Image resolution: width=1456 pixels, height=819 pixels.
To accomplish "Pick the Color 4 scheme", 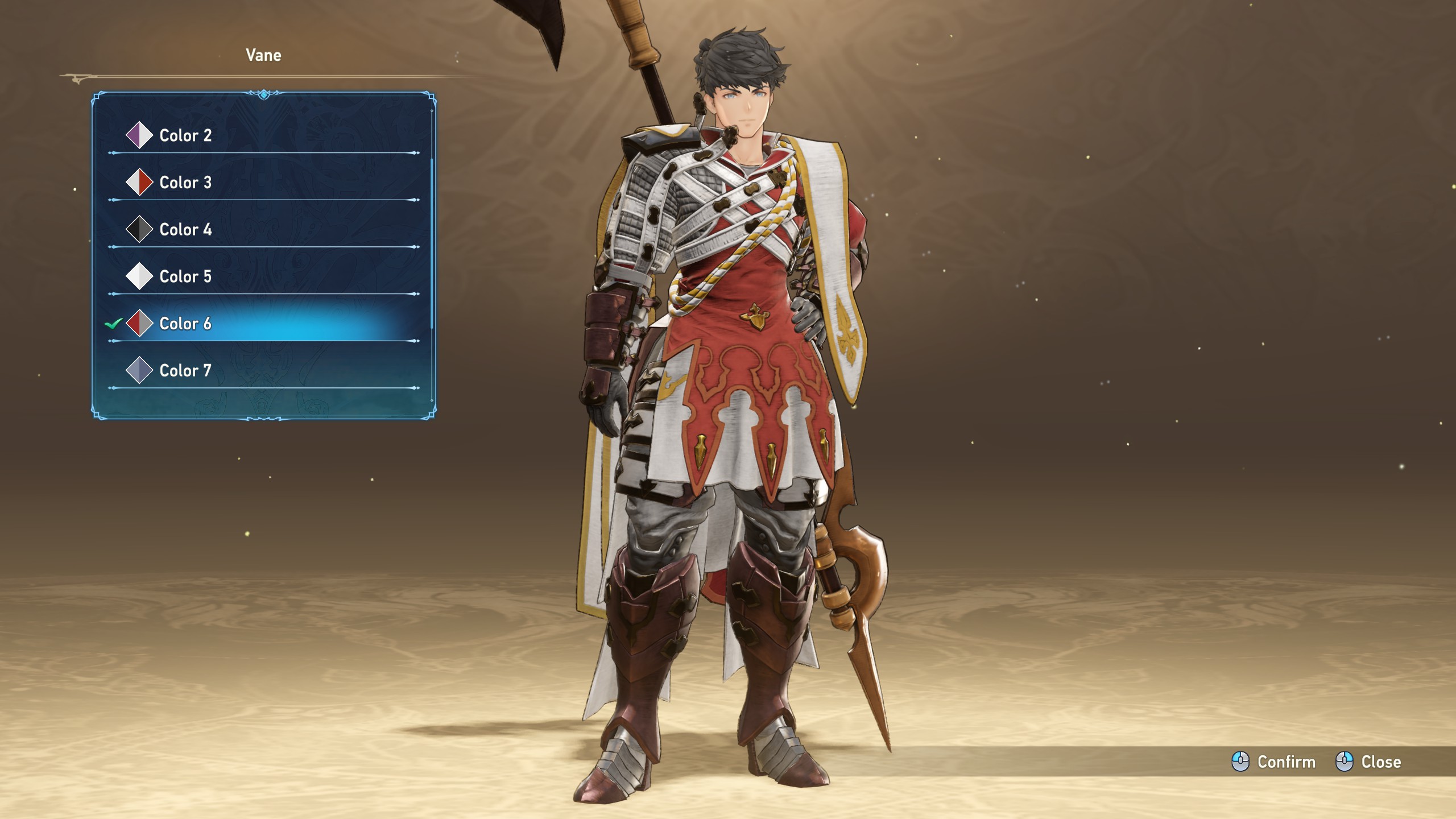I will pos(185,230).
